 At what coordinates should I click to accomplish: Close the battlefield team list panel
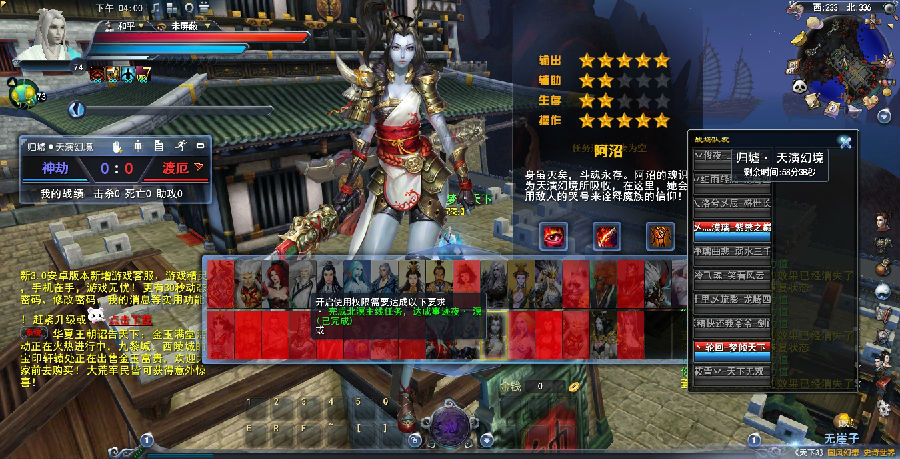845,142
